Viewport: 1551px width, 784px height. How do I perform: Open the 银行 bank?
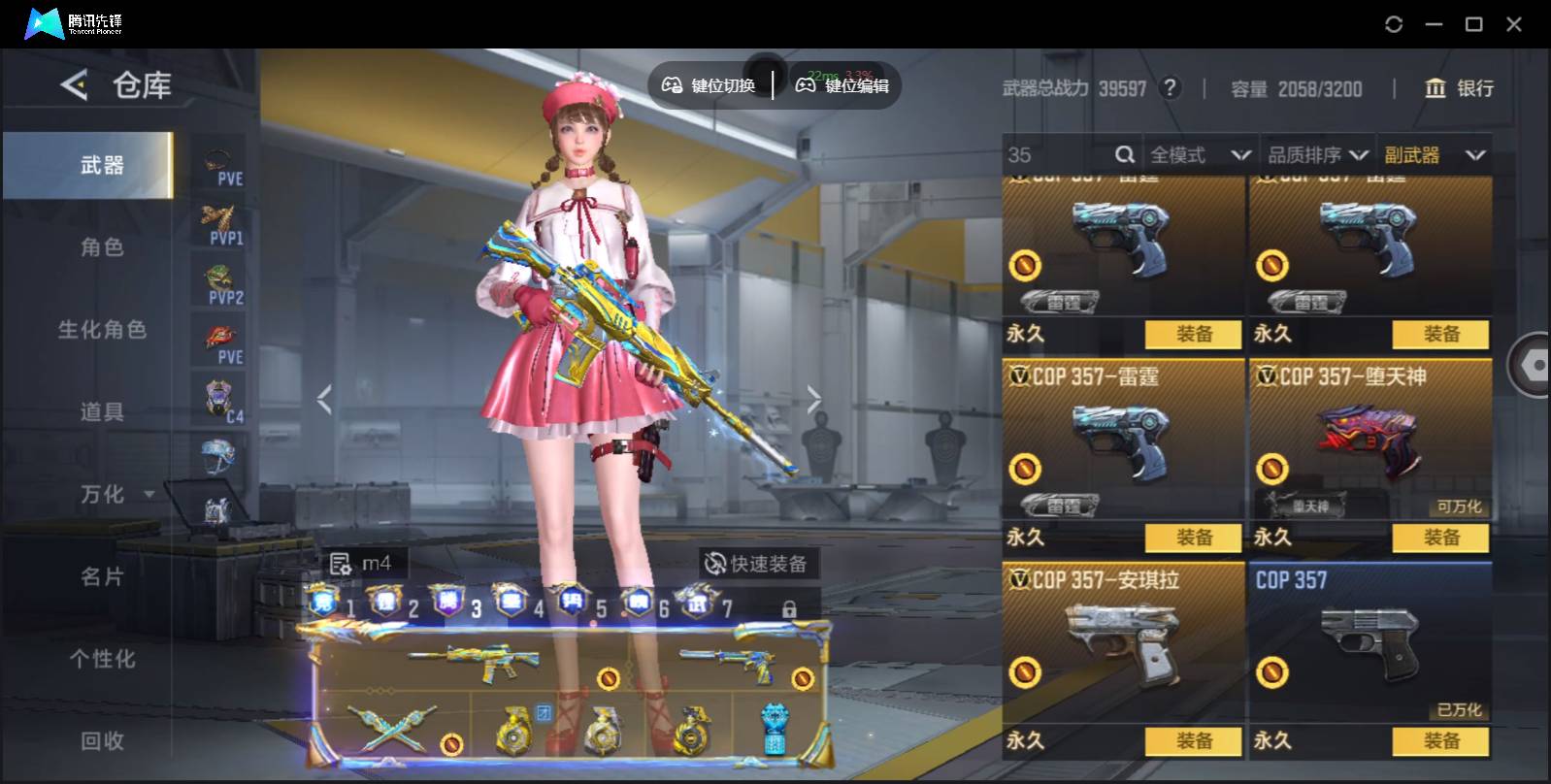pyautogui.click(x=1459, y=88)
